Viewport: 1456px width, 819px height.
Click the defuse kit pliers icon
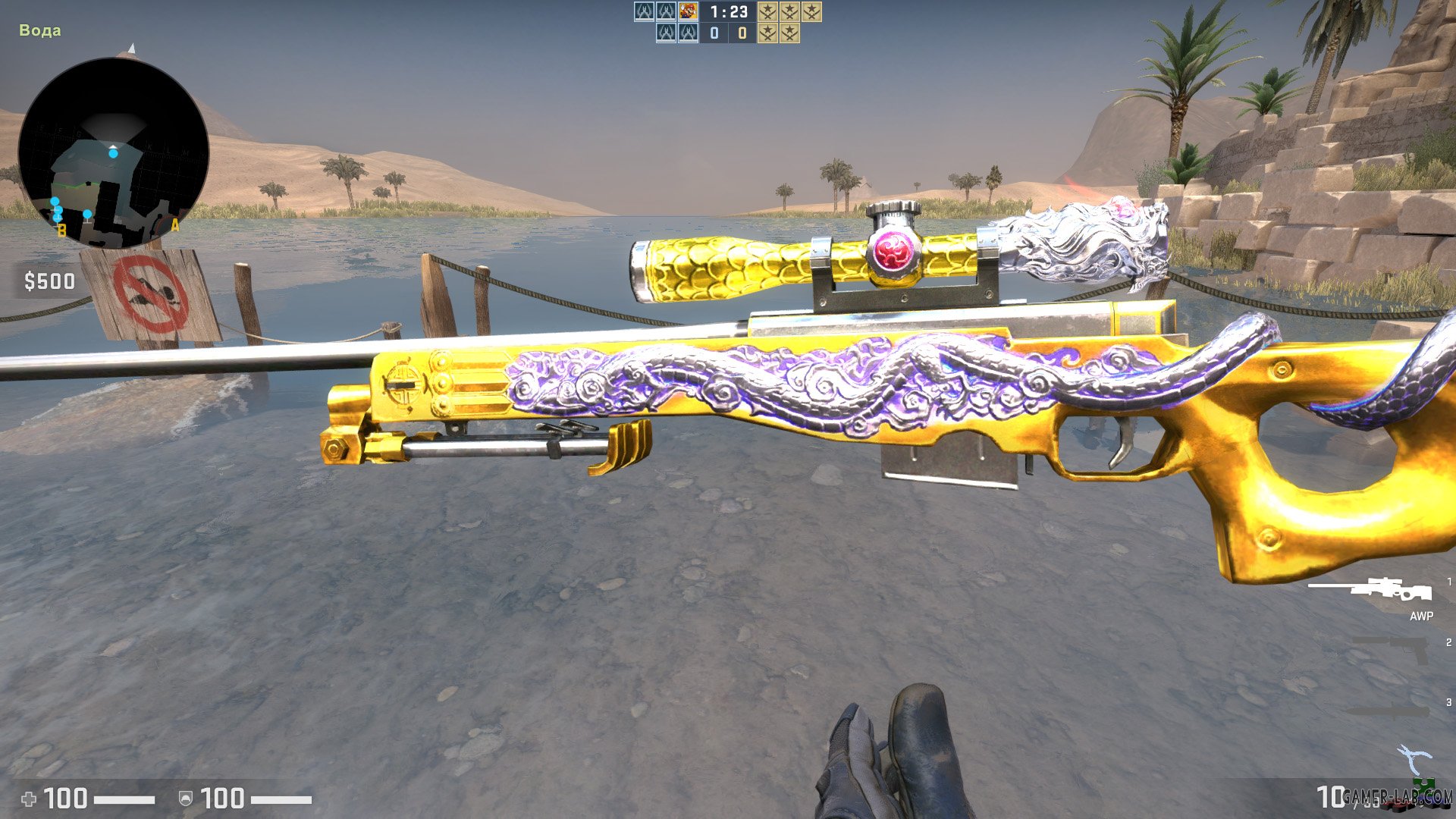tap(1414, 755)
